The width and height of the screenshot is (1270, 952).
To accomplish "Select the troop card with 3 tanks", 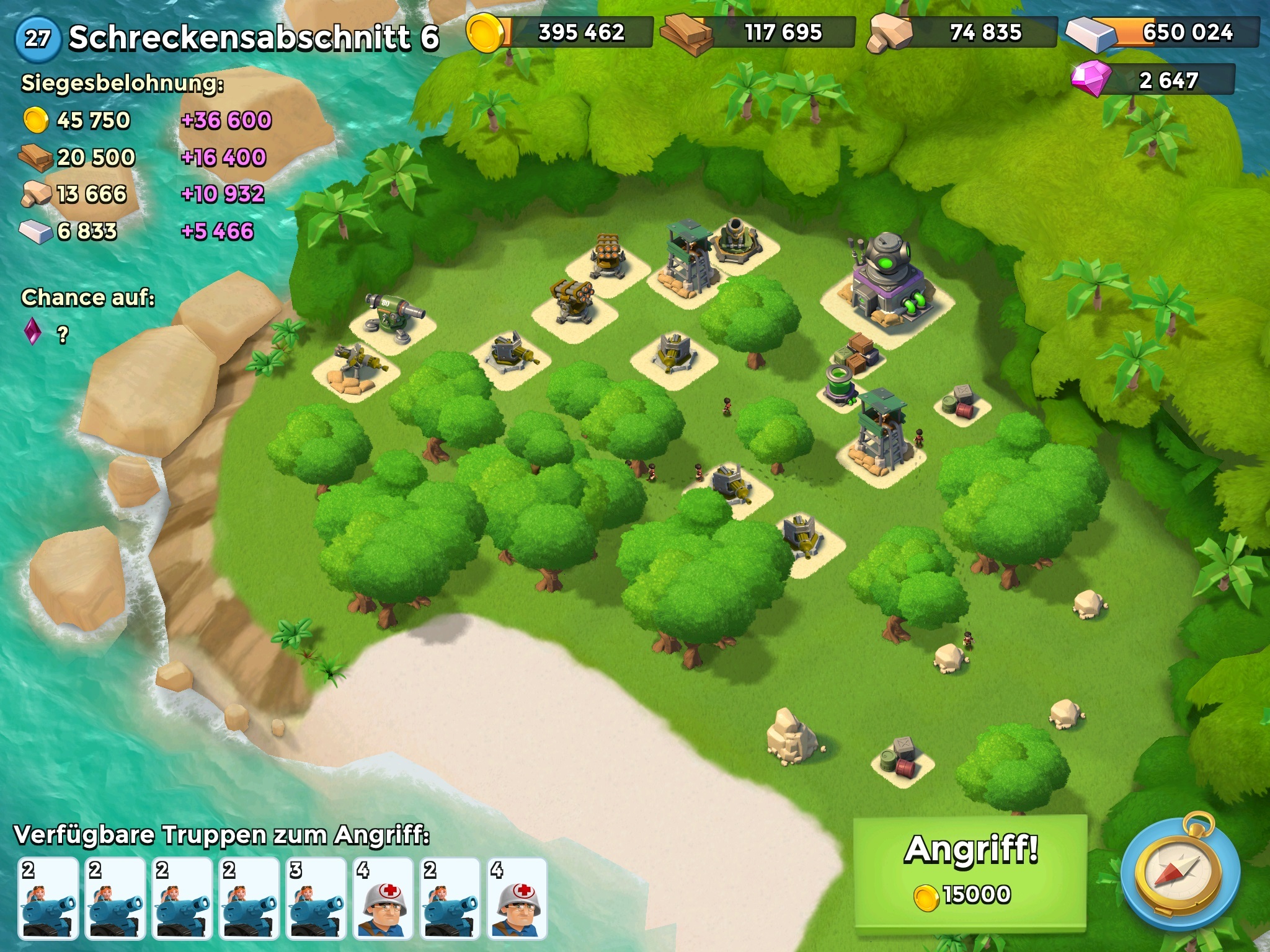I will coord(316,897).
